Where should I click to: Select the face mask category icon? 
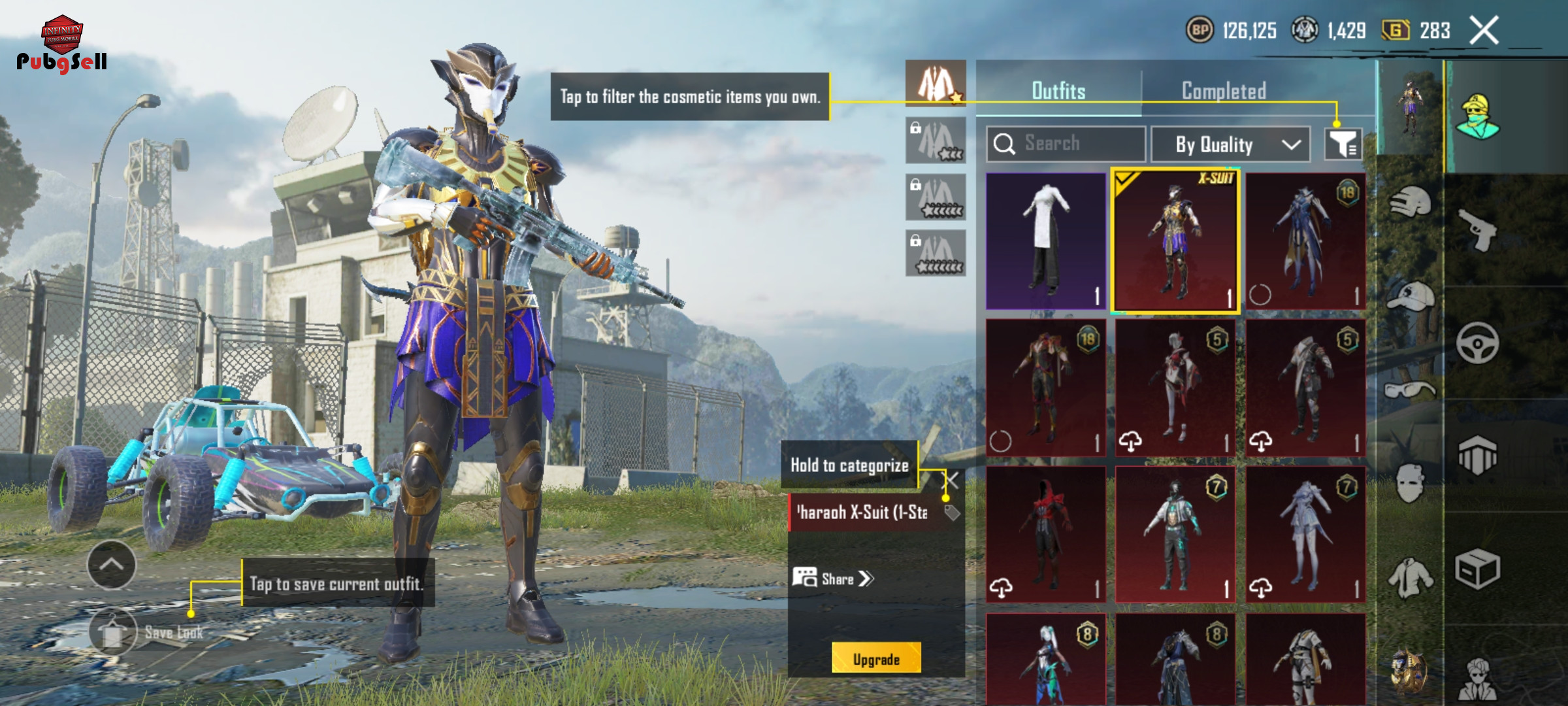click(1410, 482)
